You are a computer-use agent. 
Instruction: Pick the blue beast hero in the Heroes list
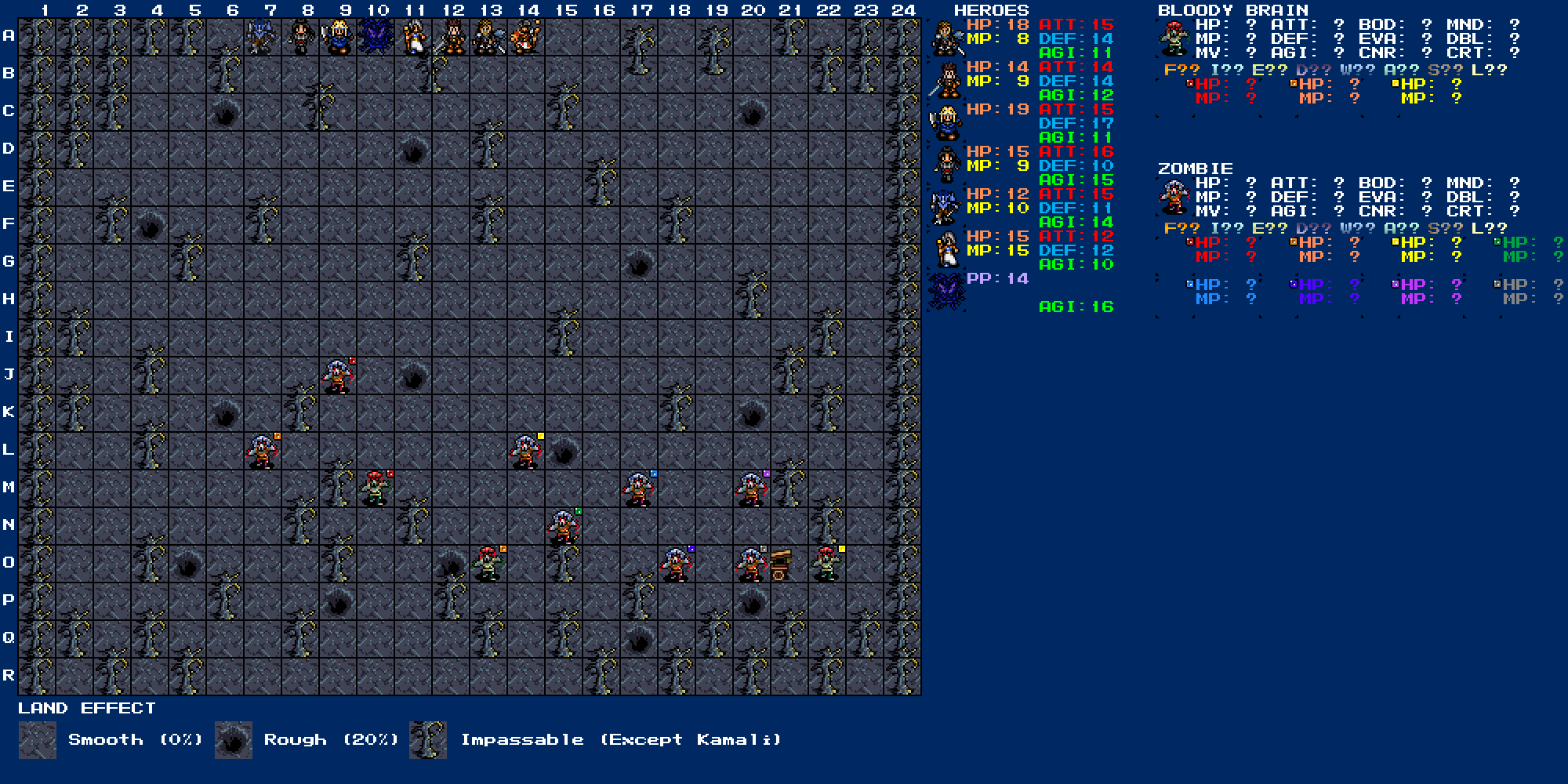946,208
